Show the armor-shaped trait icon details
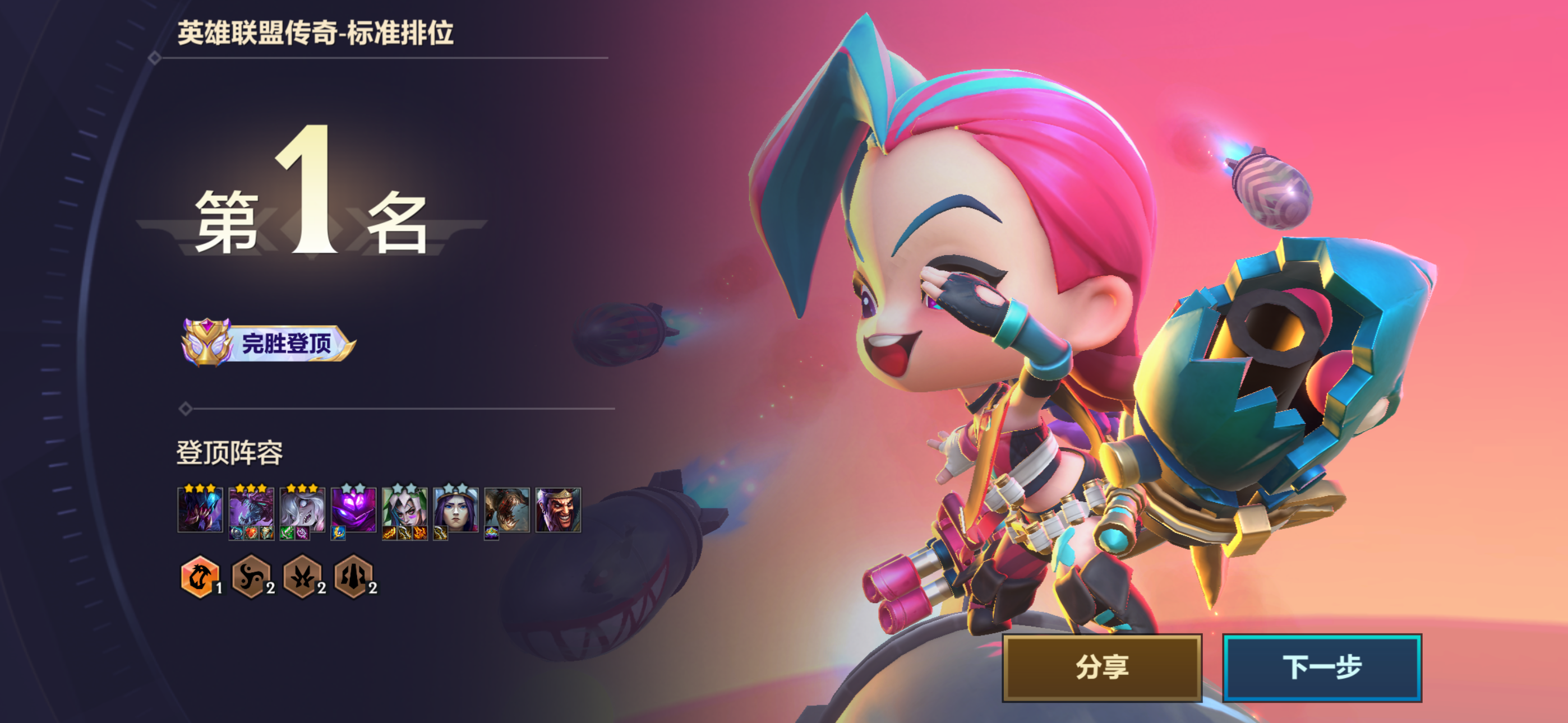 pos(353,576)
